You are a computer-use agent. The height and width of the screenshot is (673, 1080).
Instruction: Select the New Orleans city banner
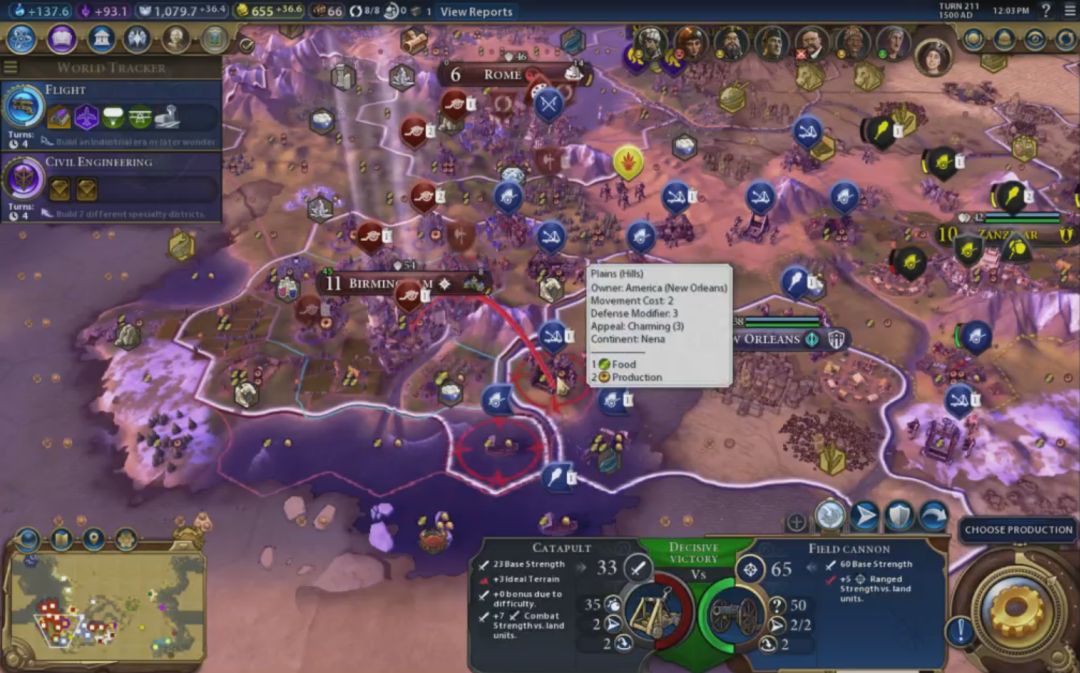click(x=770, y=339)
